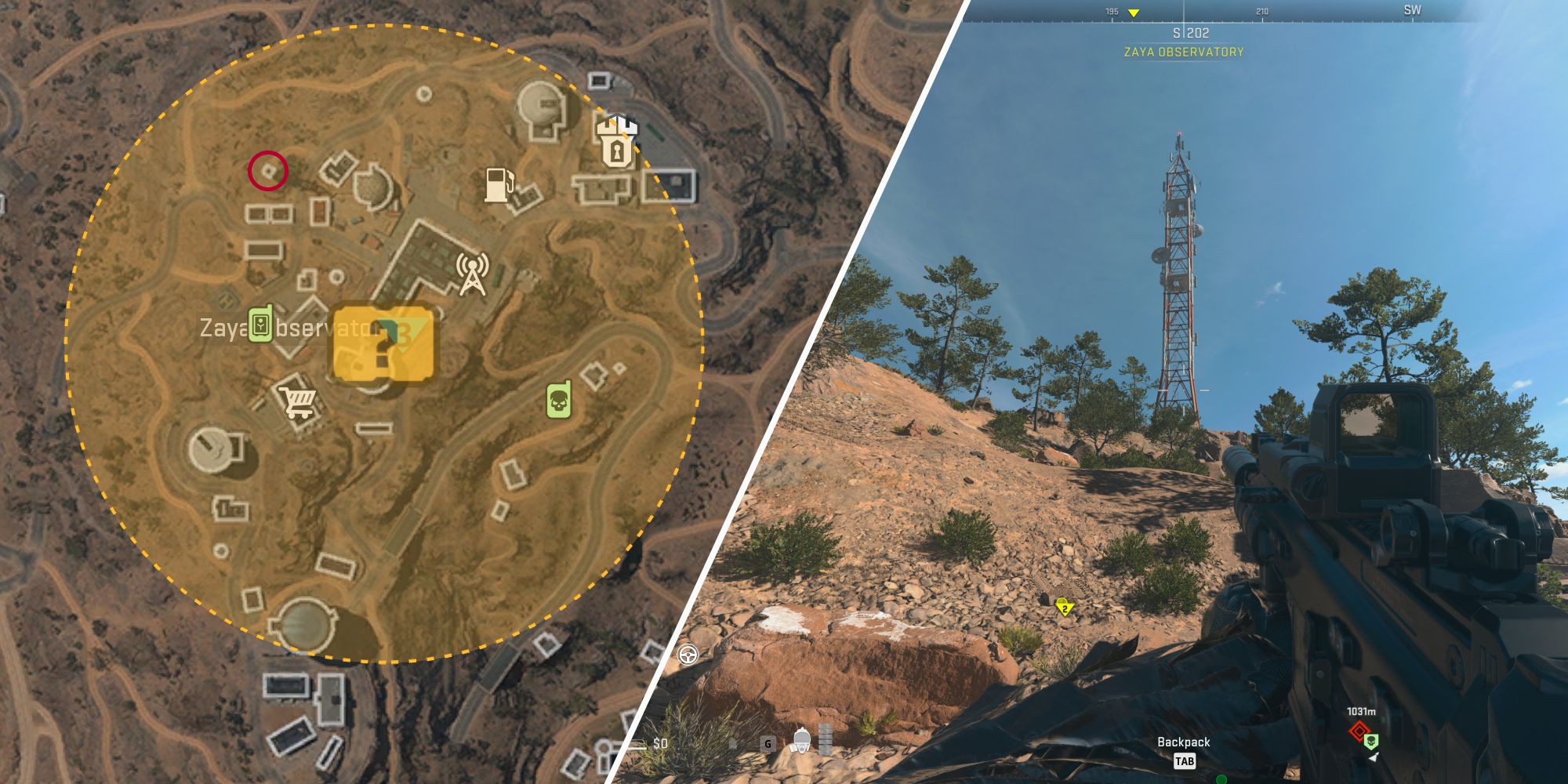Click the gas mask icon in the HUD
Screen dimensions: 1568x784
point(801,741)
